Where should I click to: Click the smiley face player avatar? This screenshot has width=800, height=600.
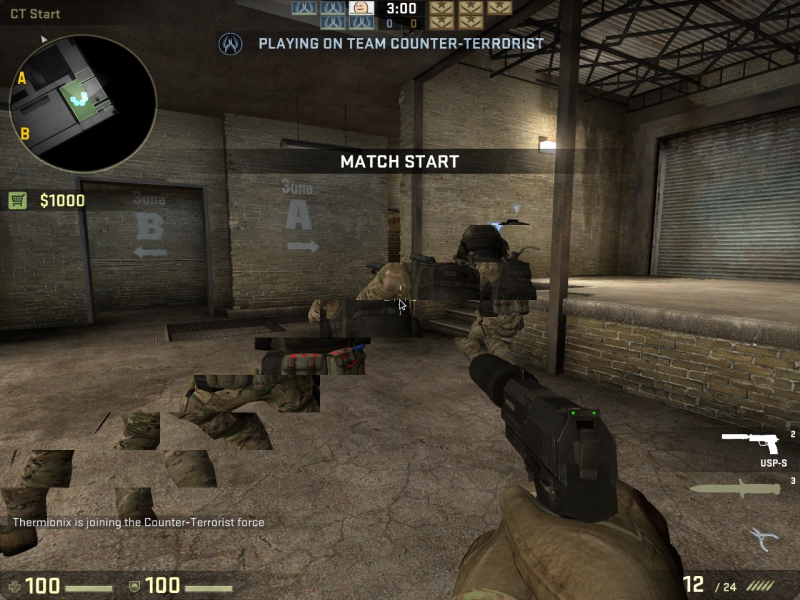tap(363, 8)
